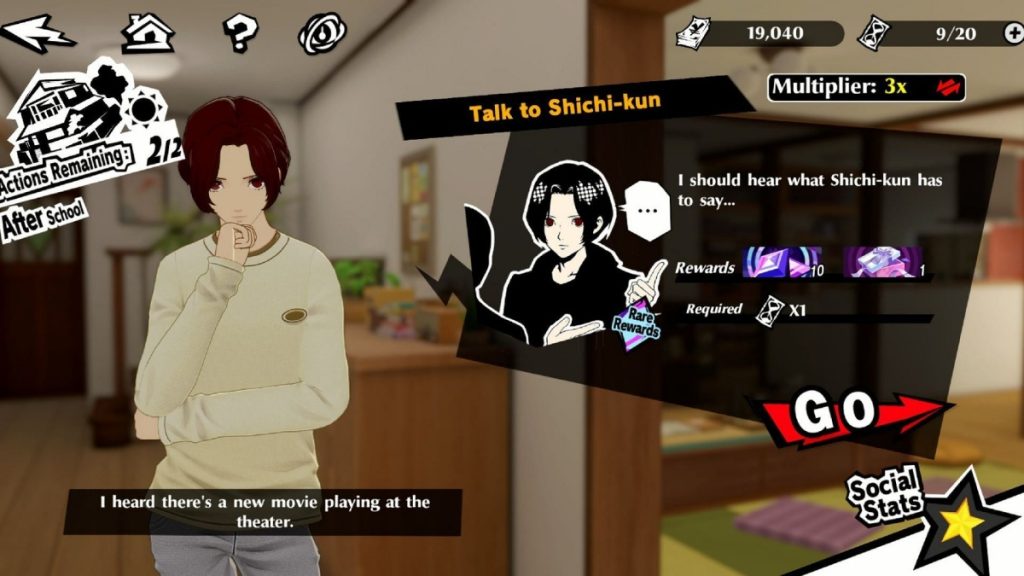Go back with the arrow button
The height and width of the screenshot is (576, 1024).
coord(40,33)
